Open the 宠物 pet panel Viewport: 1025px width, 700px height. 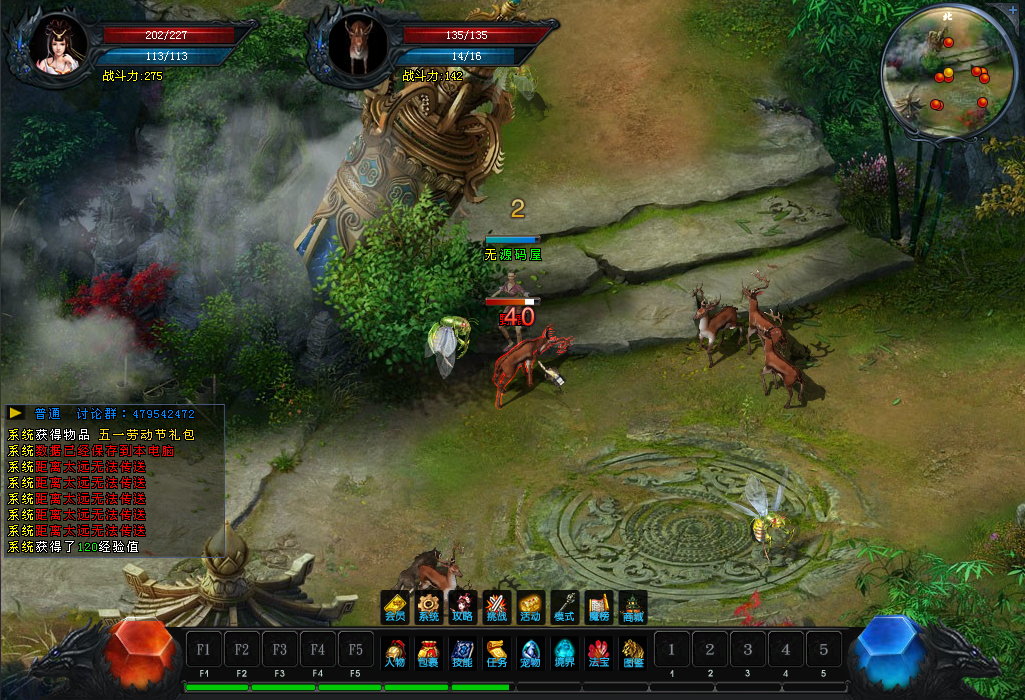pyautogui.click(x=530, y=653)
